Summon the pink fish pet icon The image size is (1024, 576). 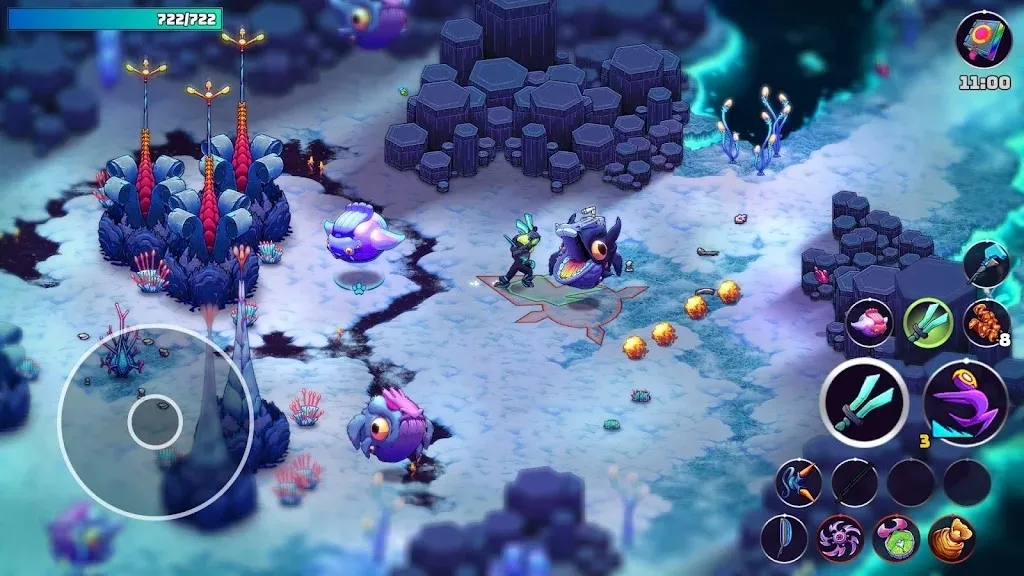tap(869, 323)
